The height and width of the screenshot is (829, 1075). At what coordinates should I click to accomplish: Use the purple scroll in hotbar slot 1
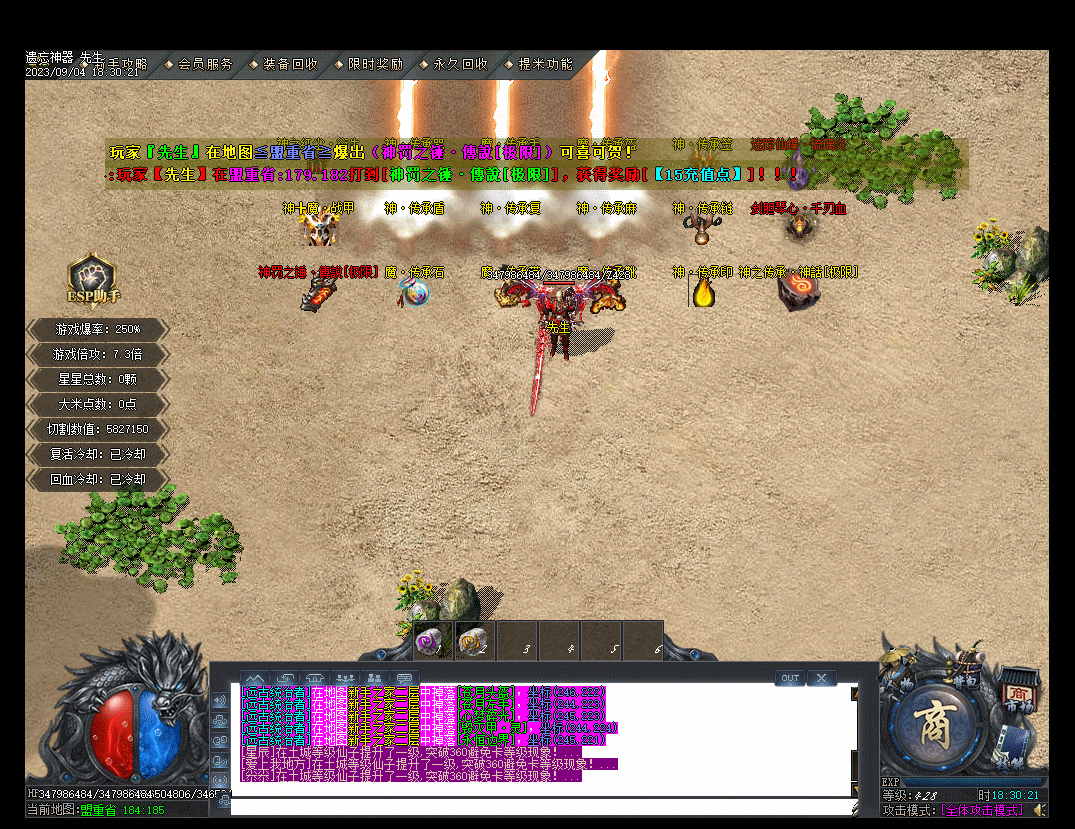(433, 642)
